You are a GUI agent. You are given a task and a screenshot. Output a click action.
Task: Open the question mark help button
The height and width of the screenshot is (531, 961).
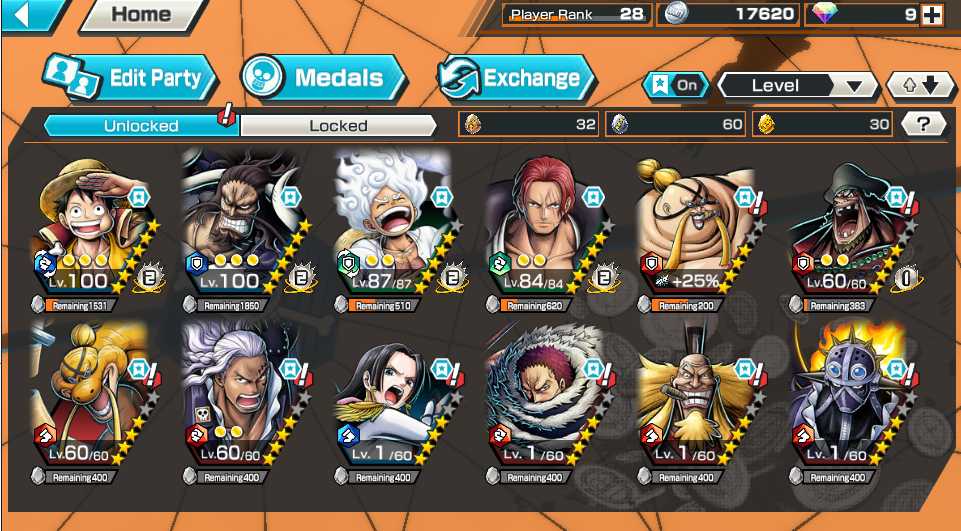[x=923, y=124]
